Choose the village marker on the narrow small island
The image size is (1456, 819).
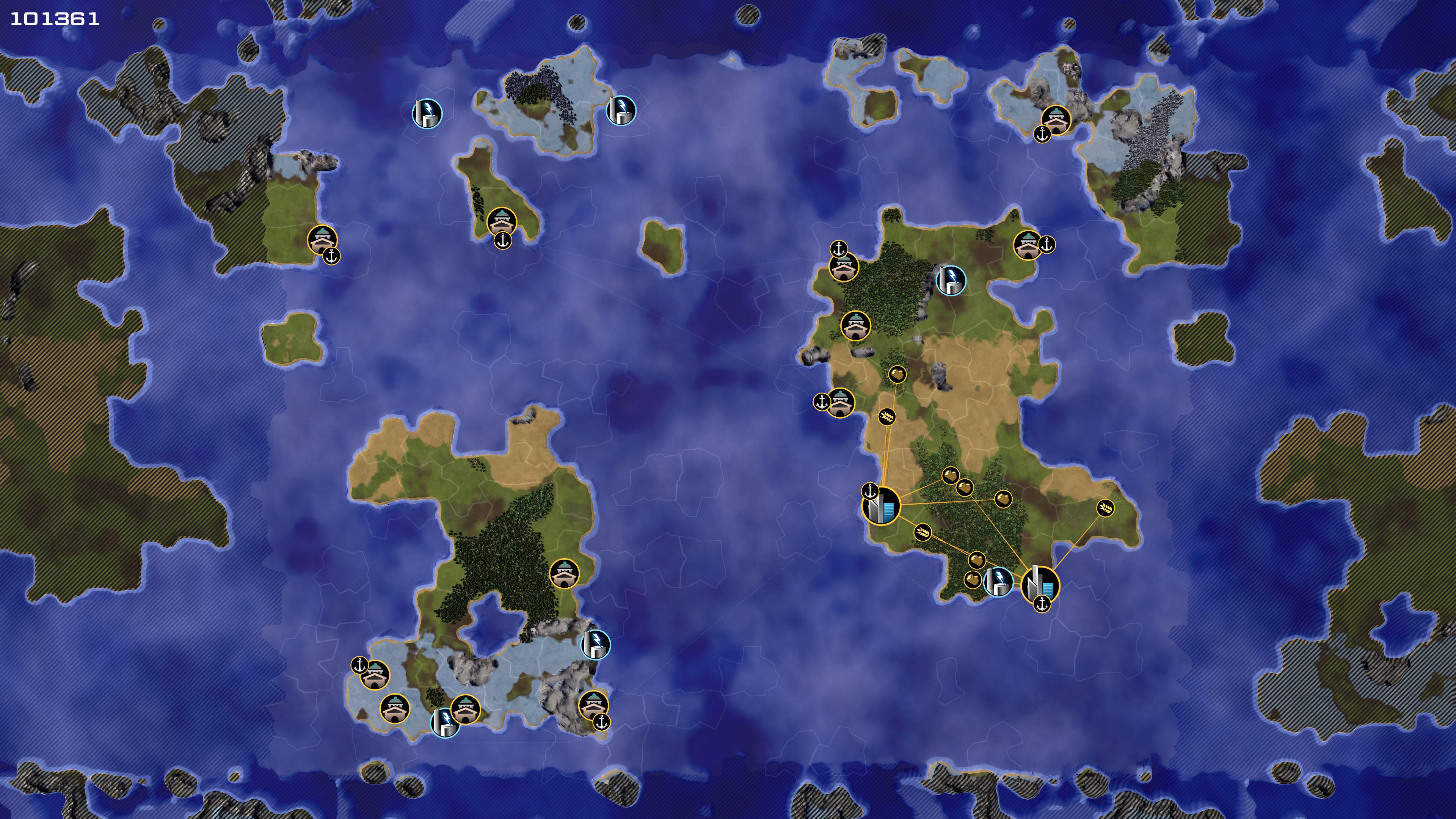(x=501, y=221)
